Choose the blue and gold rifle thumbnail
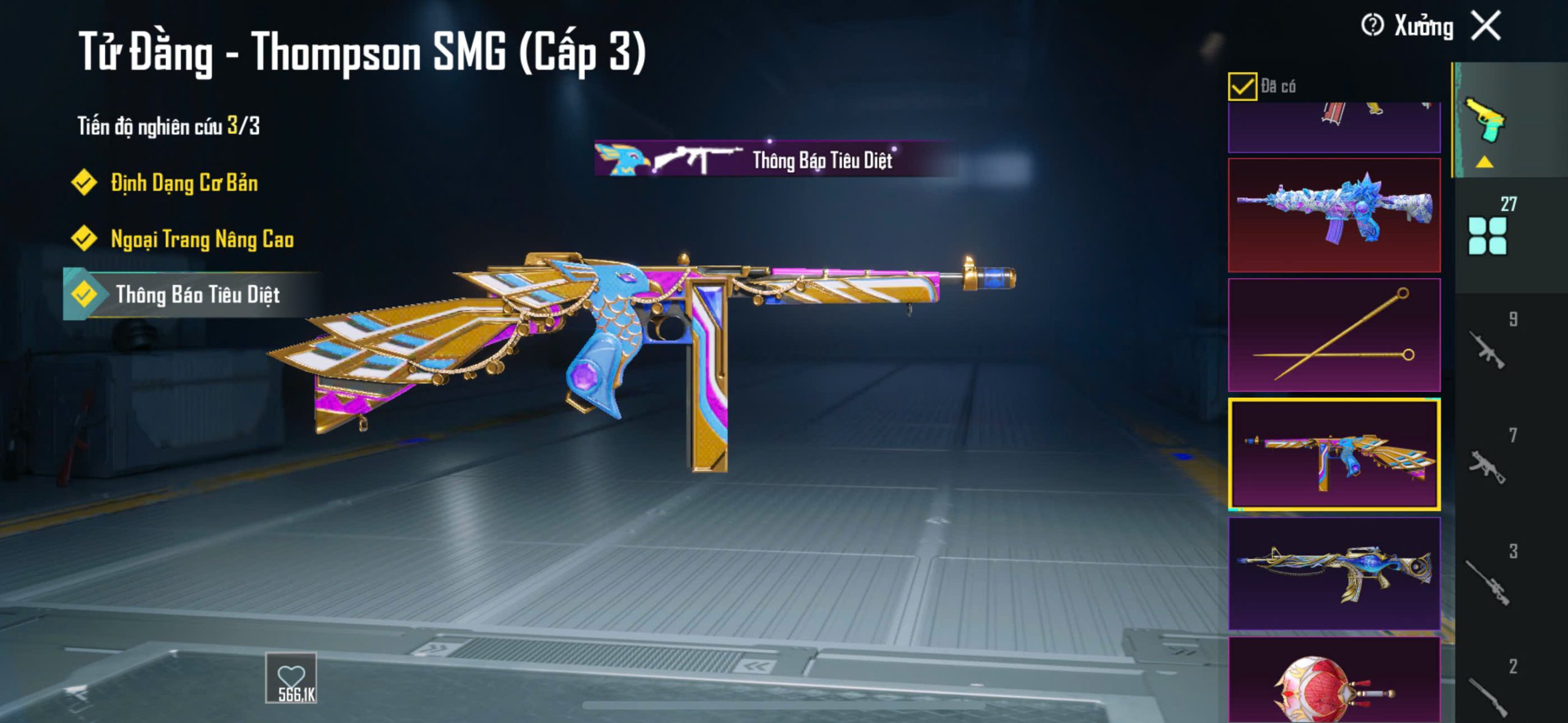Screen dimensions: 1568x723 (1334, 573)
